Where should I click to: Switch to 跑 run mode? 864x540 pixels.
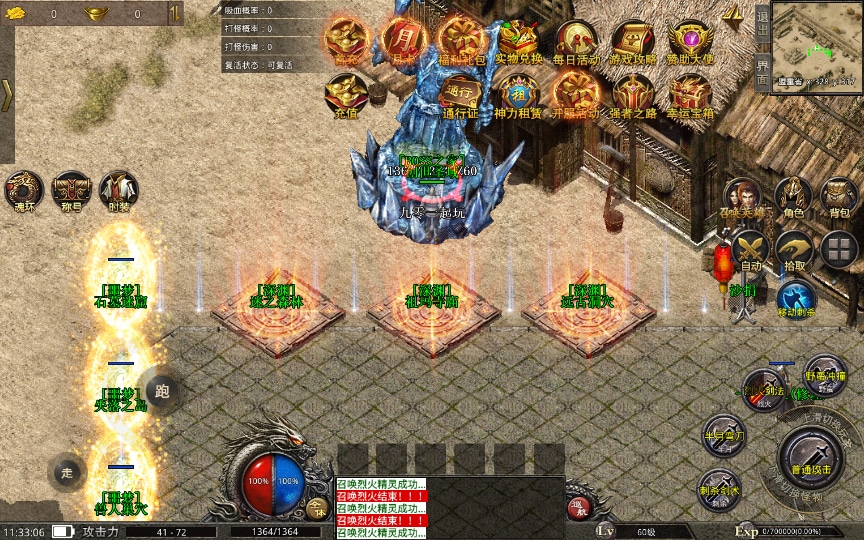(162, 389)
